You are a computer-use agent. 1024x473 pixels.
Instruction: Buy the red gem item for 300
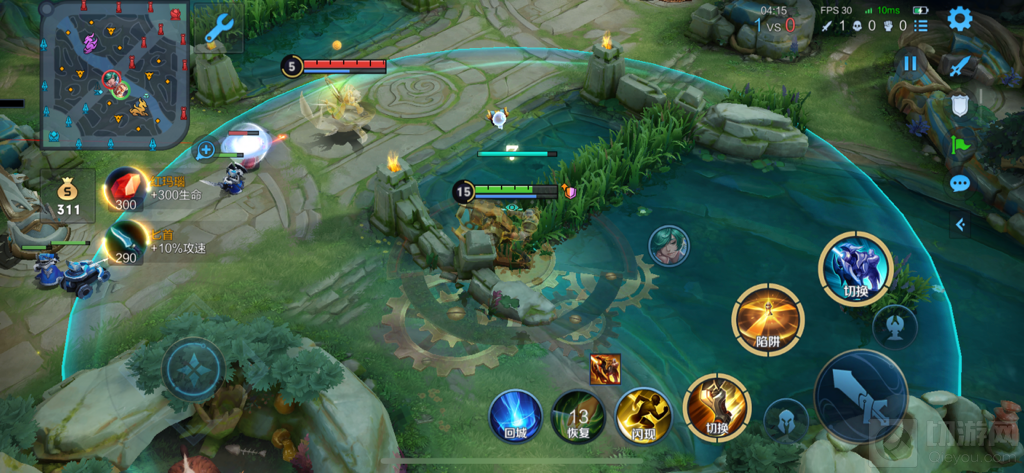125,187
